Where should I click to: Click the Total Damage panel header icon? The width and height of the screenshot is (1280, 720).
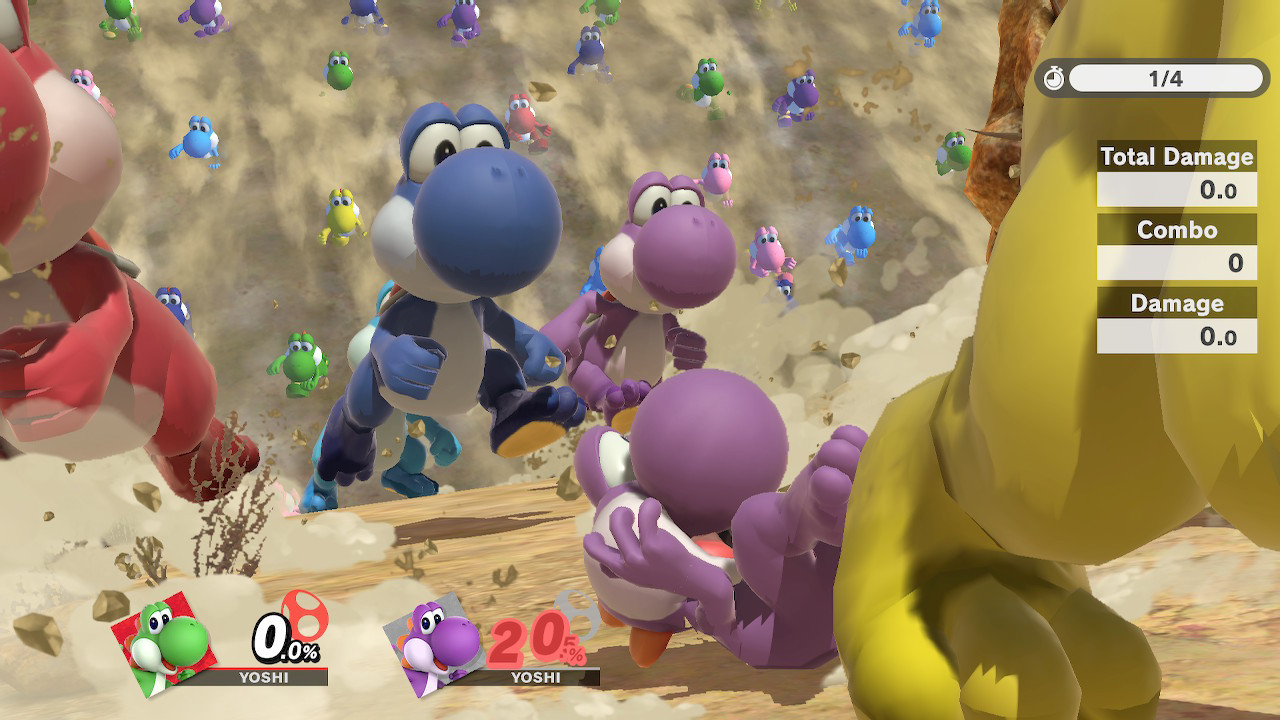coord(1176,157)
